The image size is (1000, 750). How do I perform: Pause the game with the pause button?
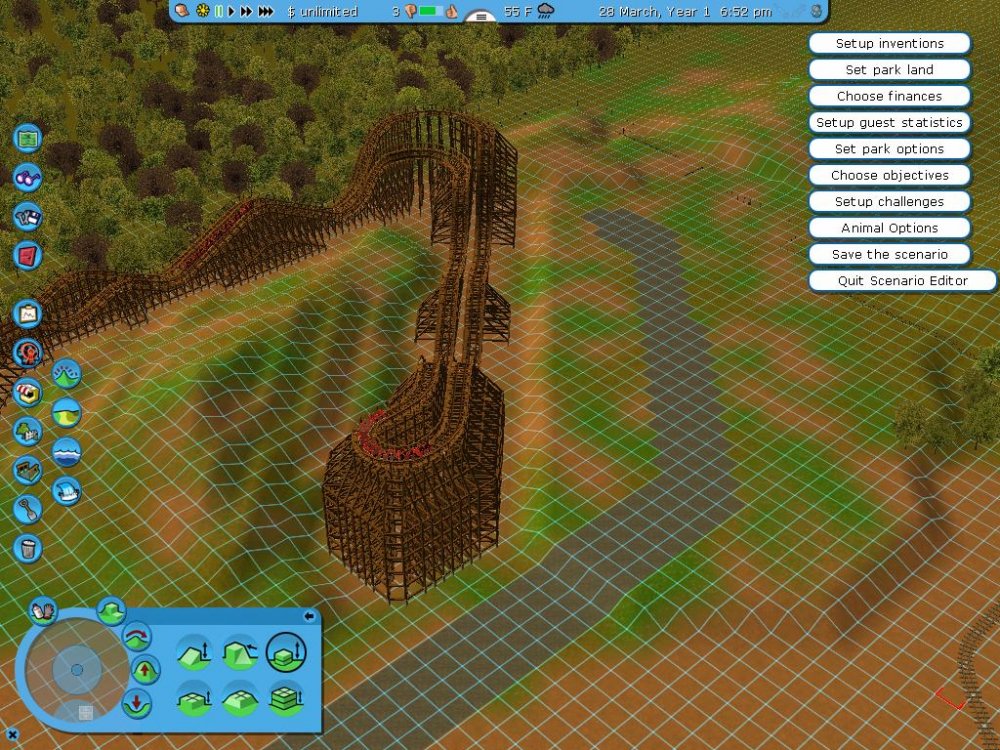[x=219, y=12]
